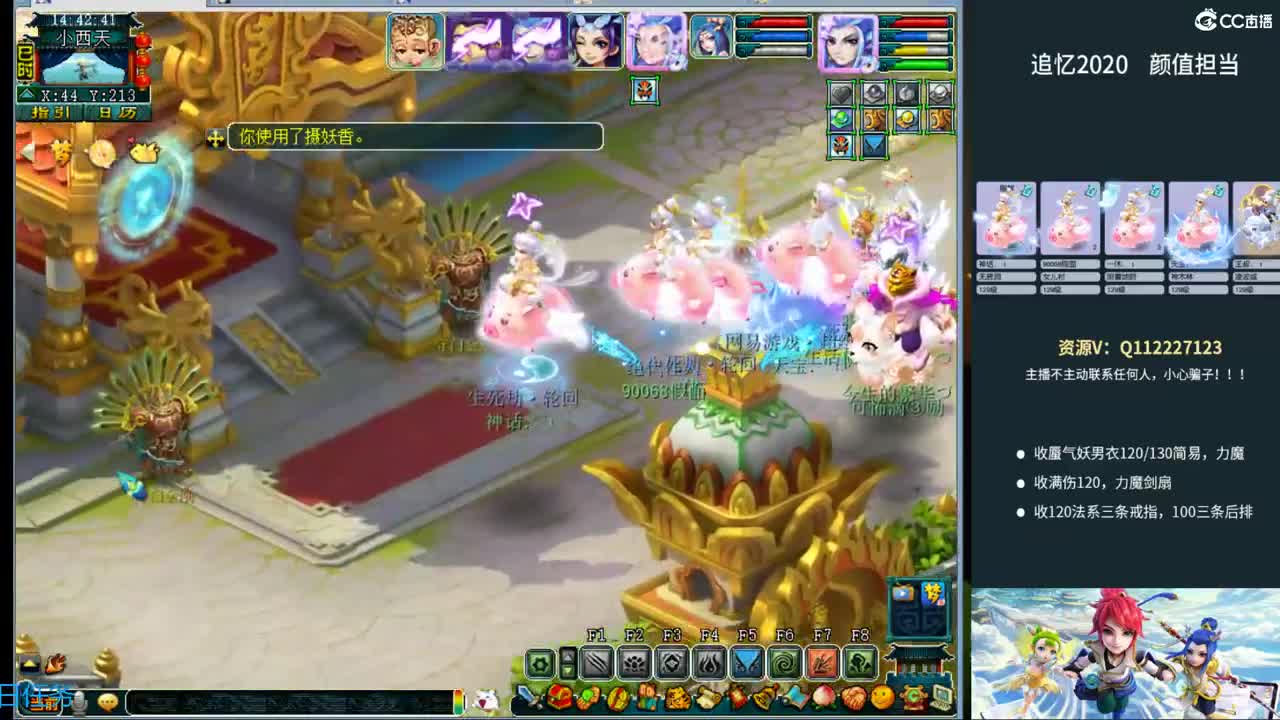The image size is (1280, 720).
Task: Select the F1 skill in the hotbar
Action: (x=597, y=661)
